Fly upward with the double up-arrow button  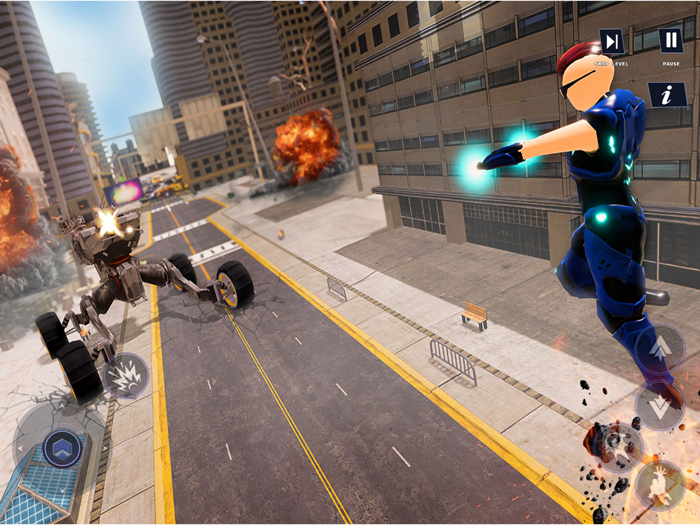click(660, 349)
